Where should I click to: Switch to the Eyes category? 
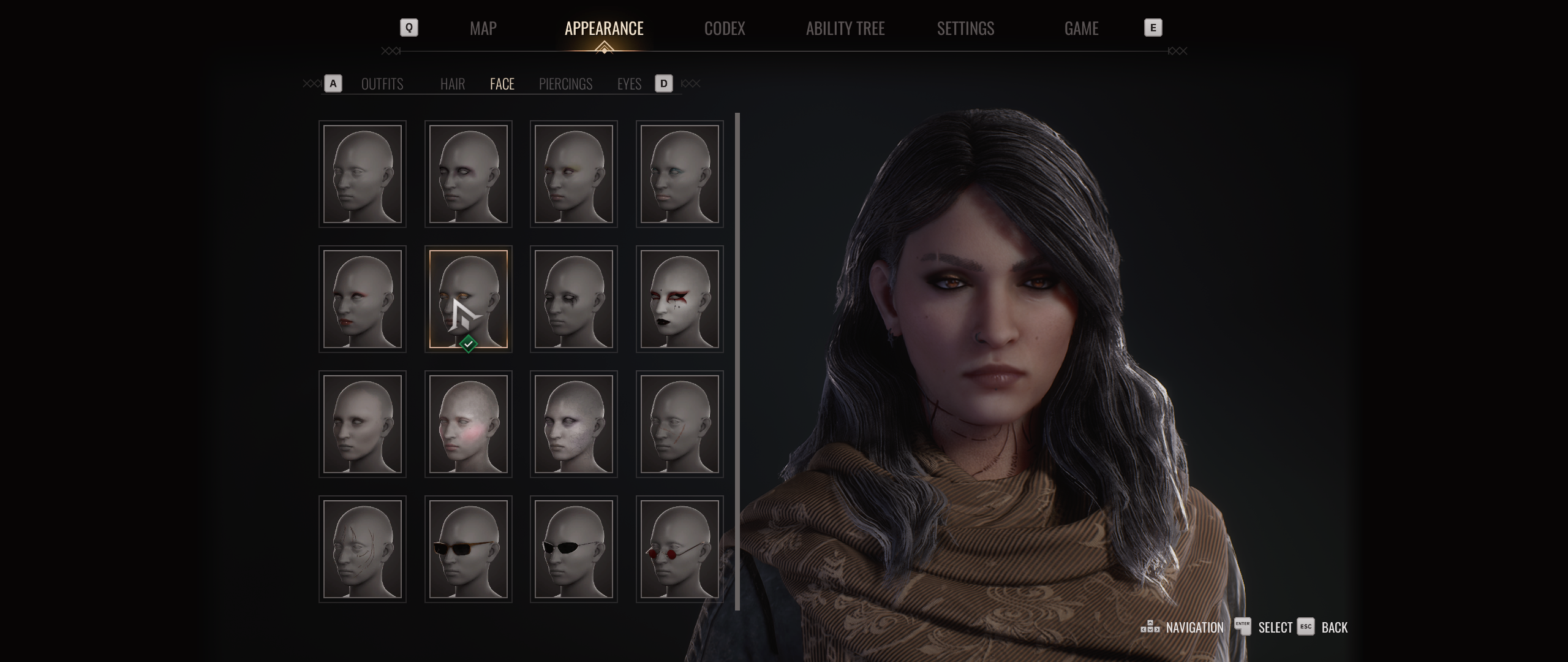[x=629, y=84]
